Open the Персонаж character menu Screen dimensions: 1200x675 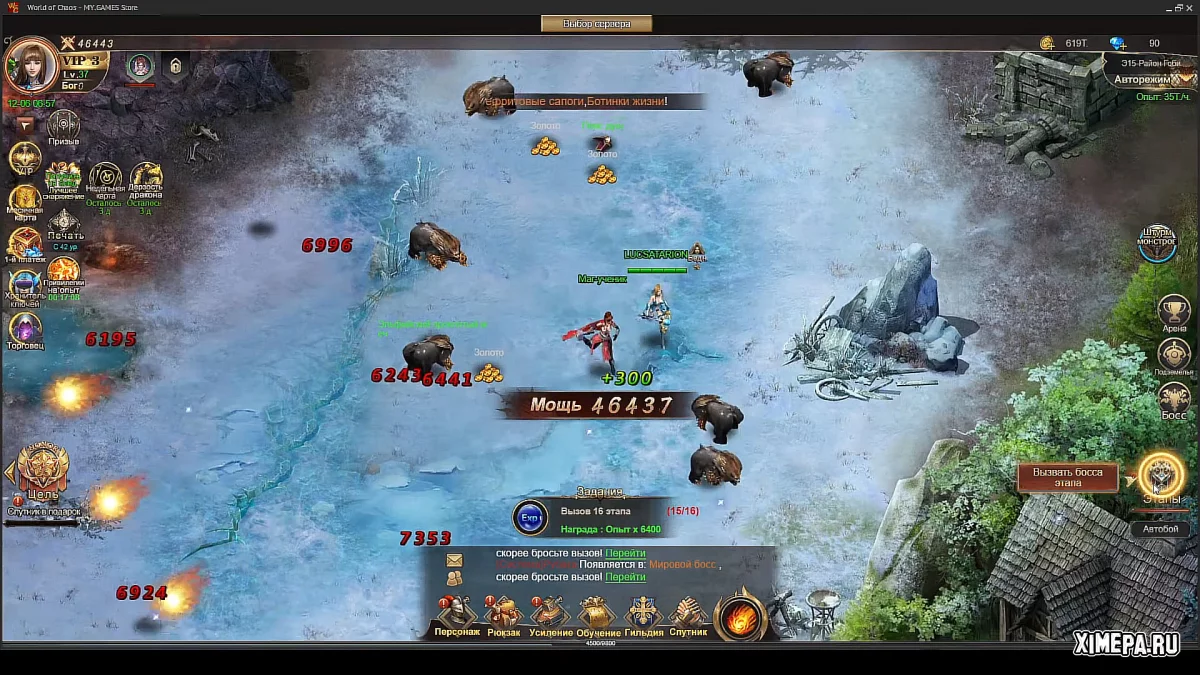point(456,615)
